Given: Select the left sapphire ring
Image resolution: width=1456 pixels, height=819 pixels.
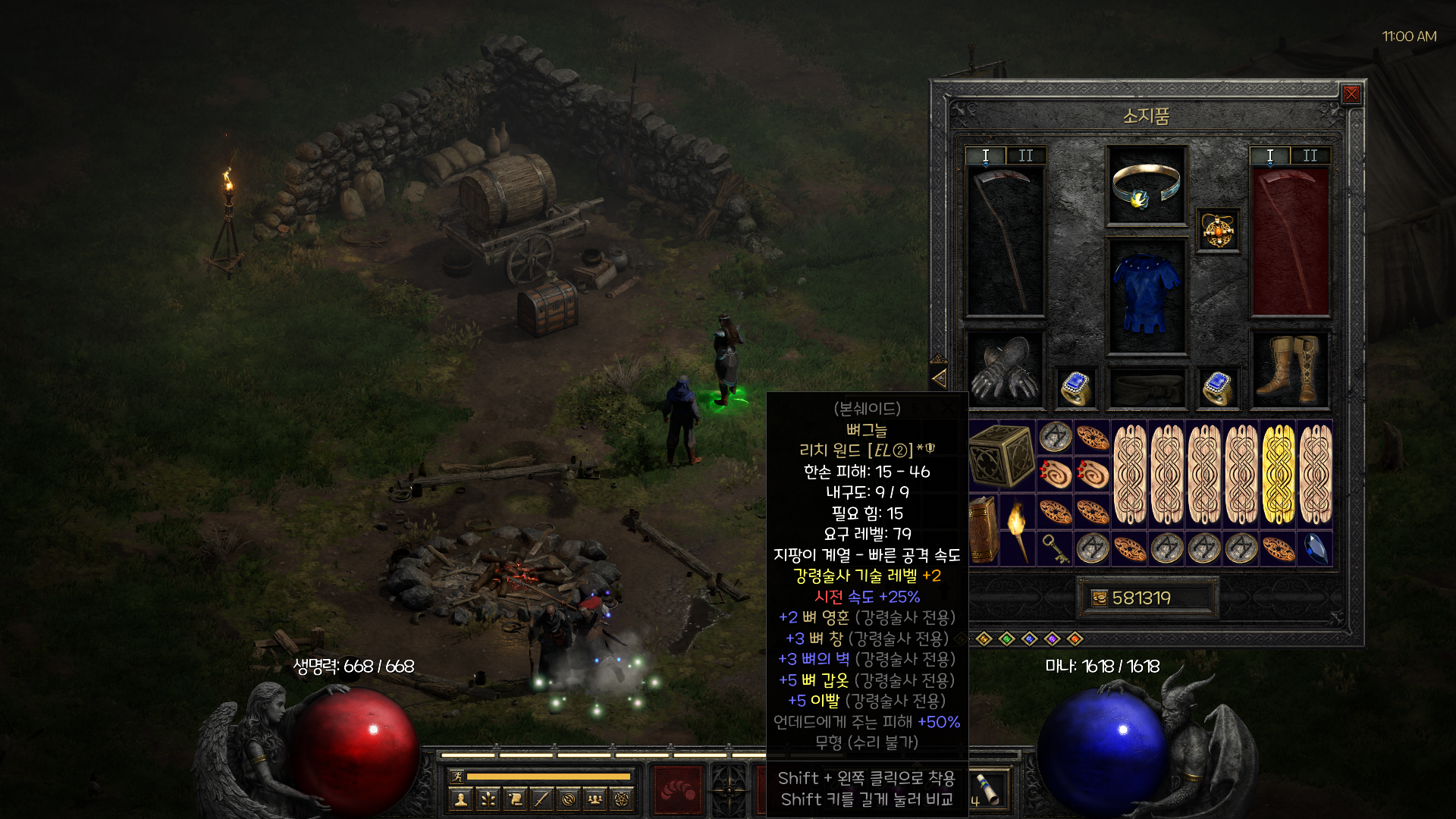Looking at the screenshot, I should [x=1075, y=388].
